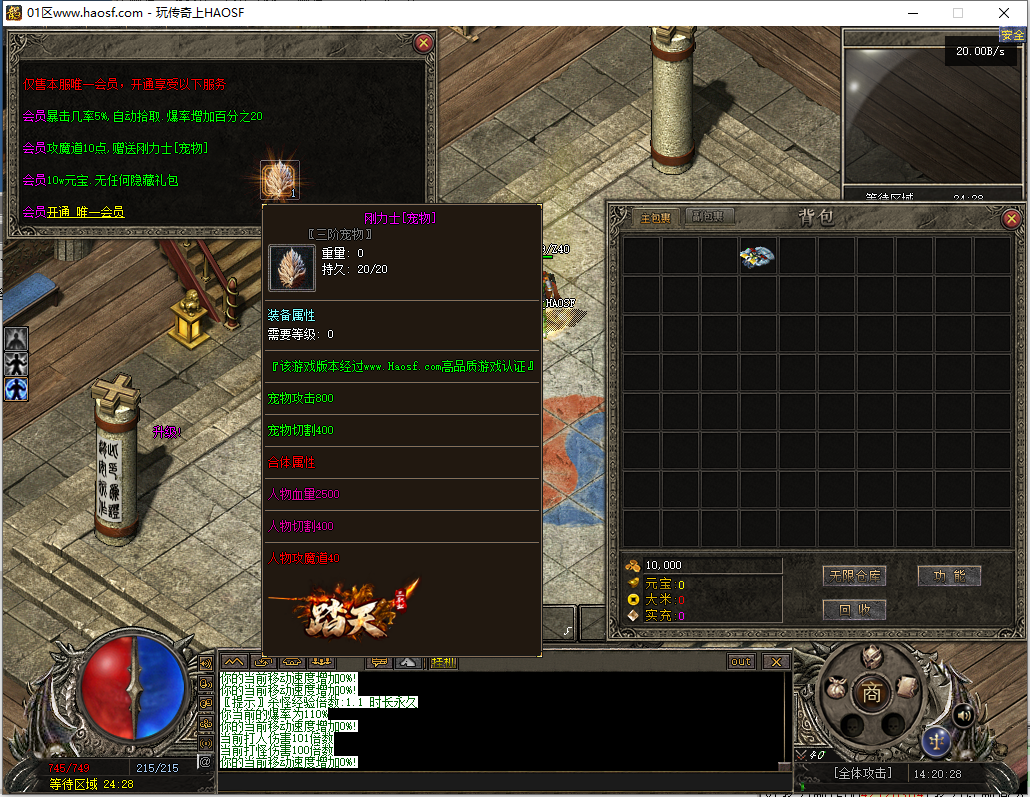Close the 背包 inventory panel
This screenshot has width=1030, height=797.
(1011, 218)
